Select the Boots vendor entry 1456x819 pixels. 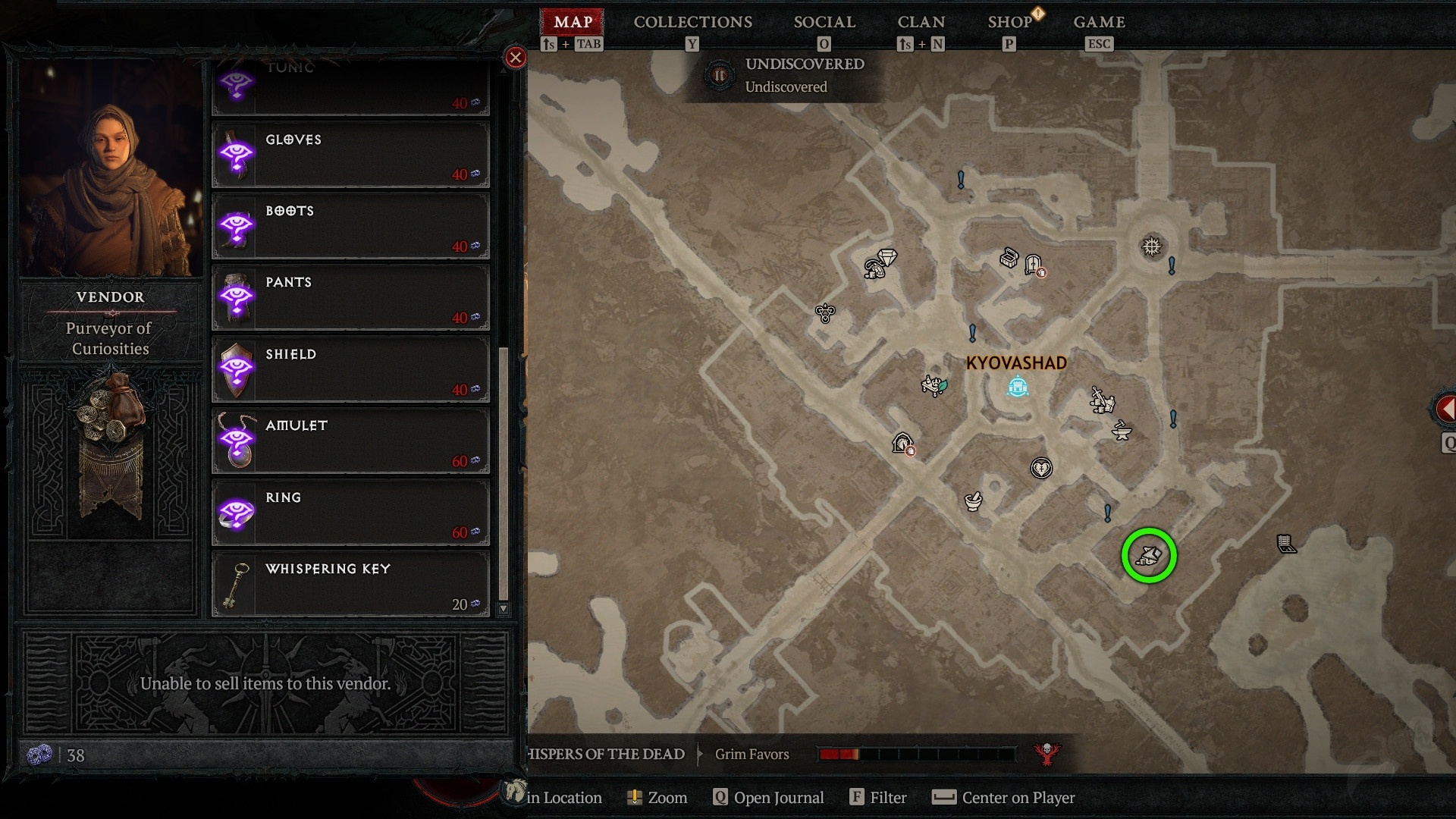[350, 226]
